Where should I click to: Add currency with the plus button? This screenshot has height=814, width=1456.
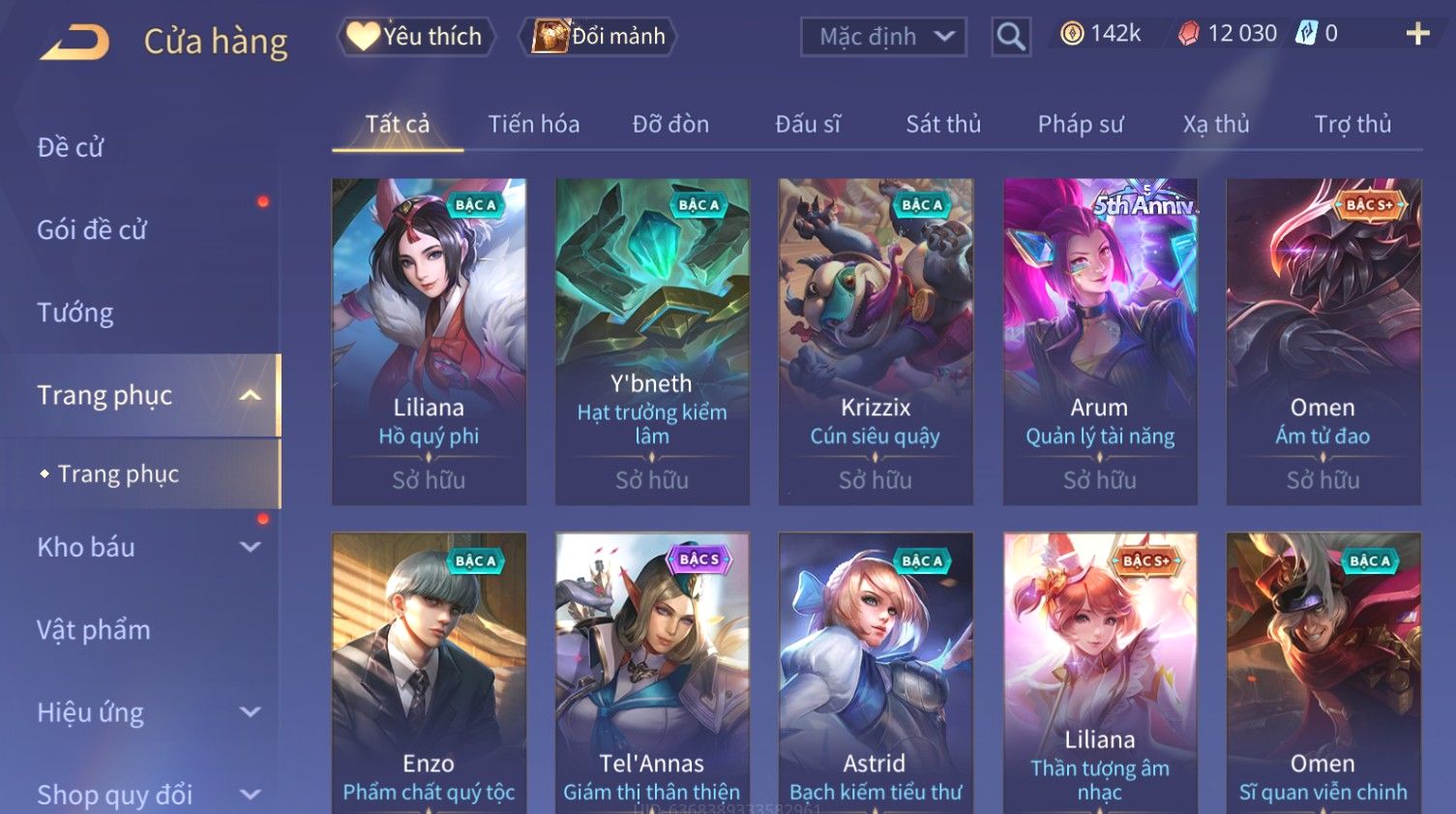(1417, 34)
